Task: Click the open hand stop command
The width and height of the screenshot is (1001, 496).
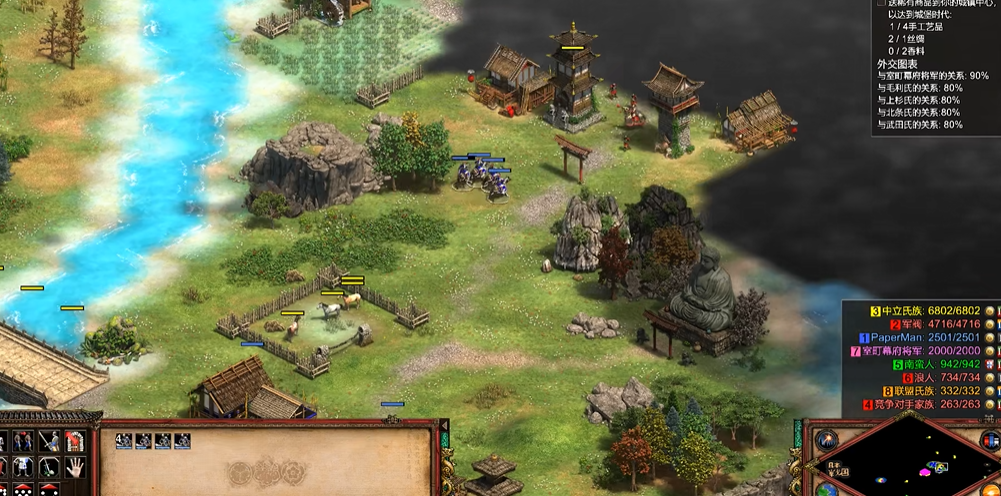Action: 73,466
